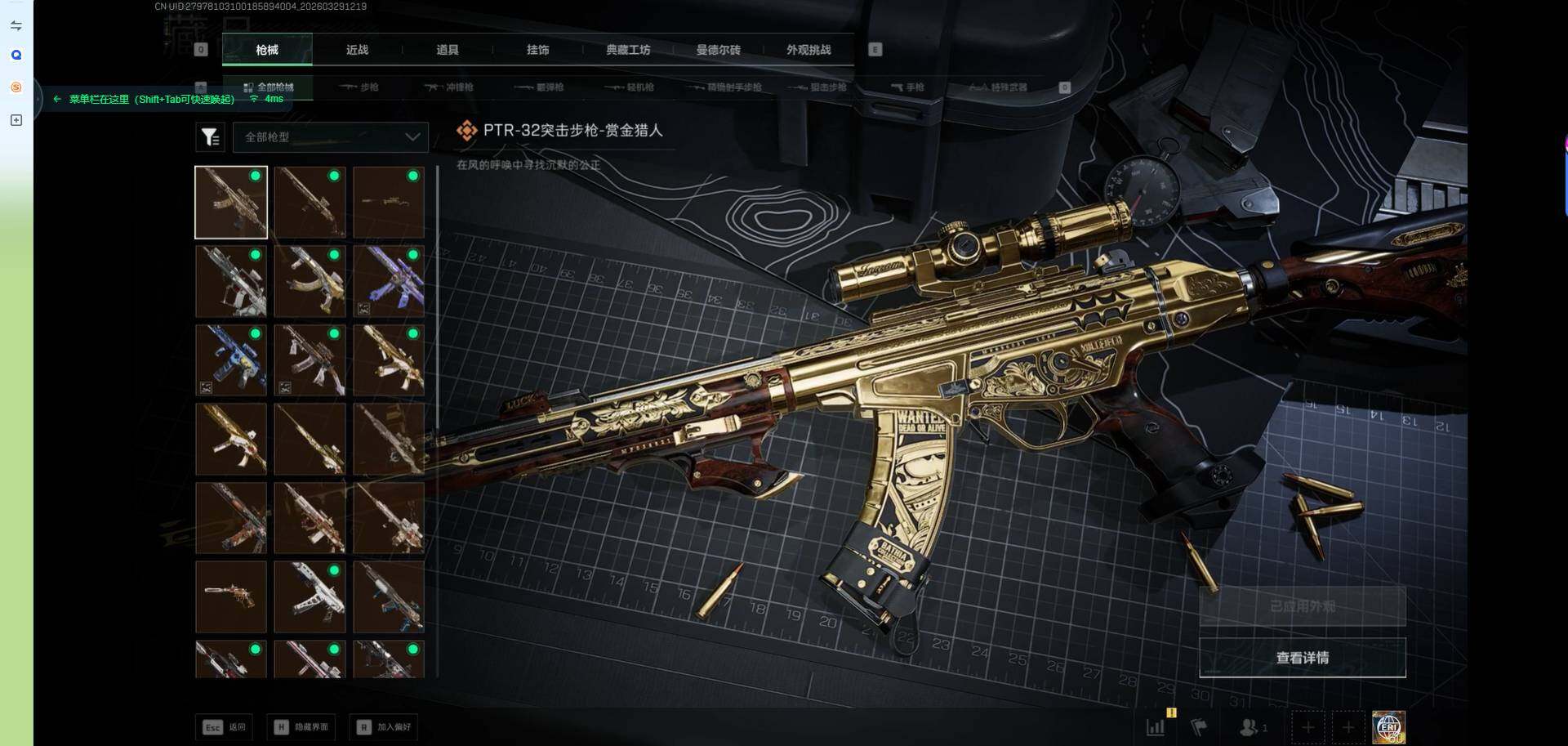Viewport: 1568px width, 746px height.
Task: Select the blue and yellow rifle skin
Action: pos(231,360)
